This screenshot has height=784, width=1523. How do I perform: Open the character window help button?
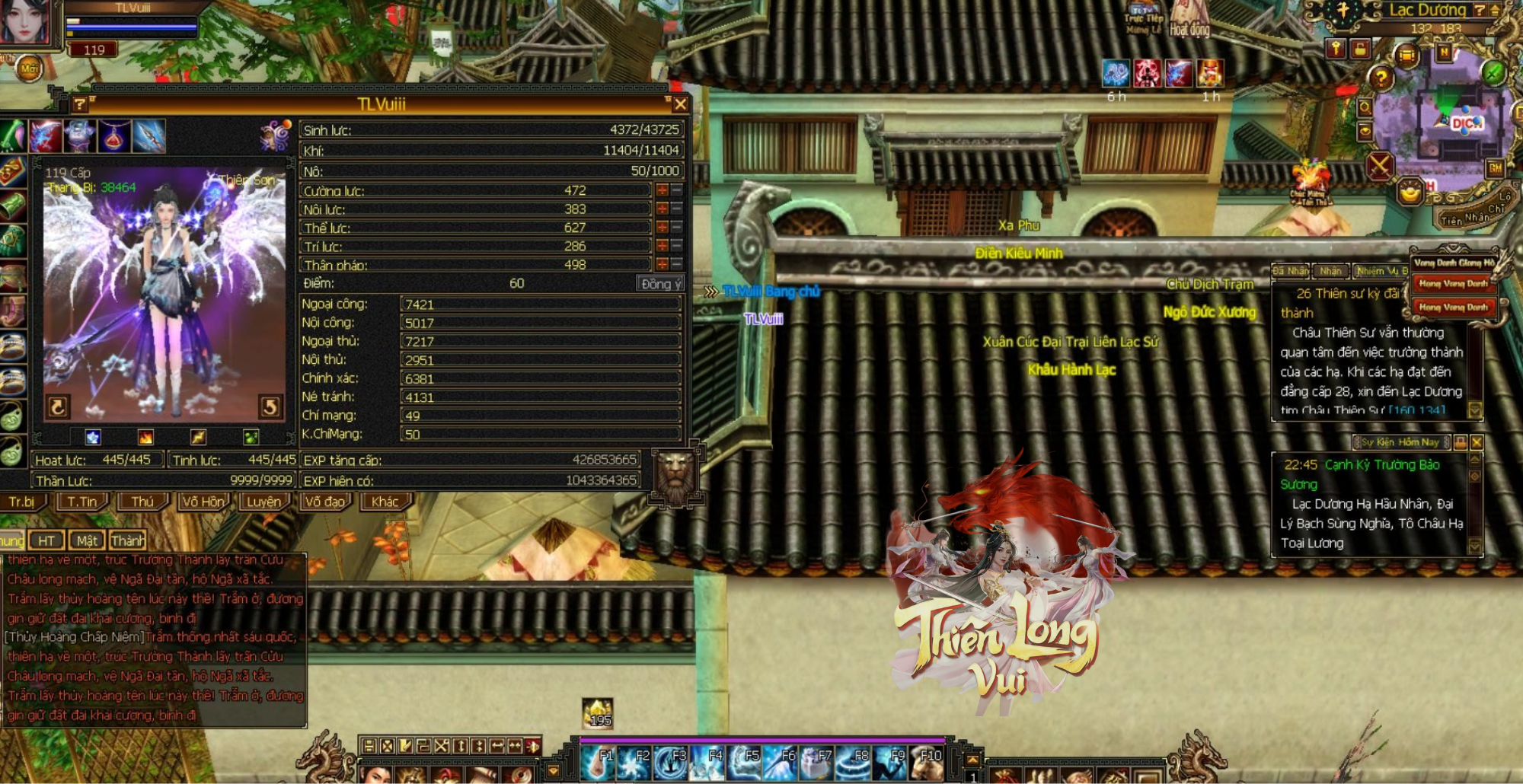pos(80,104)
